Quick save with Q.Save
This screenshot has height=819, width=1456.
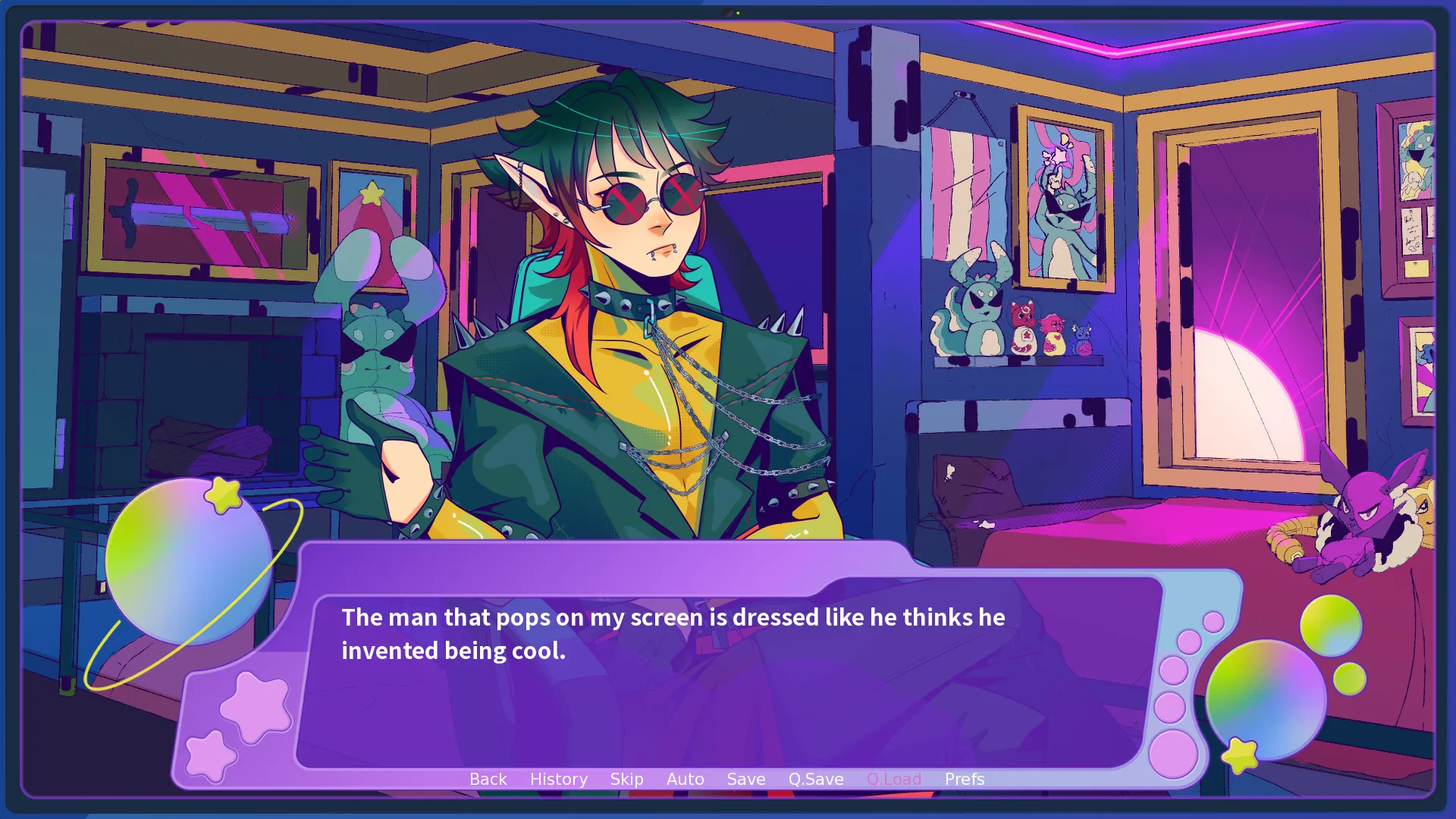[815, 779]
